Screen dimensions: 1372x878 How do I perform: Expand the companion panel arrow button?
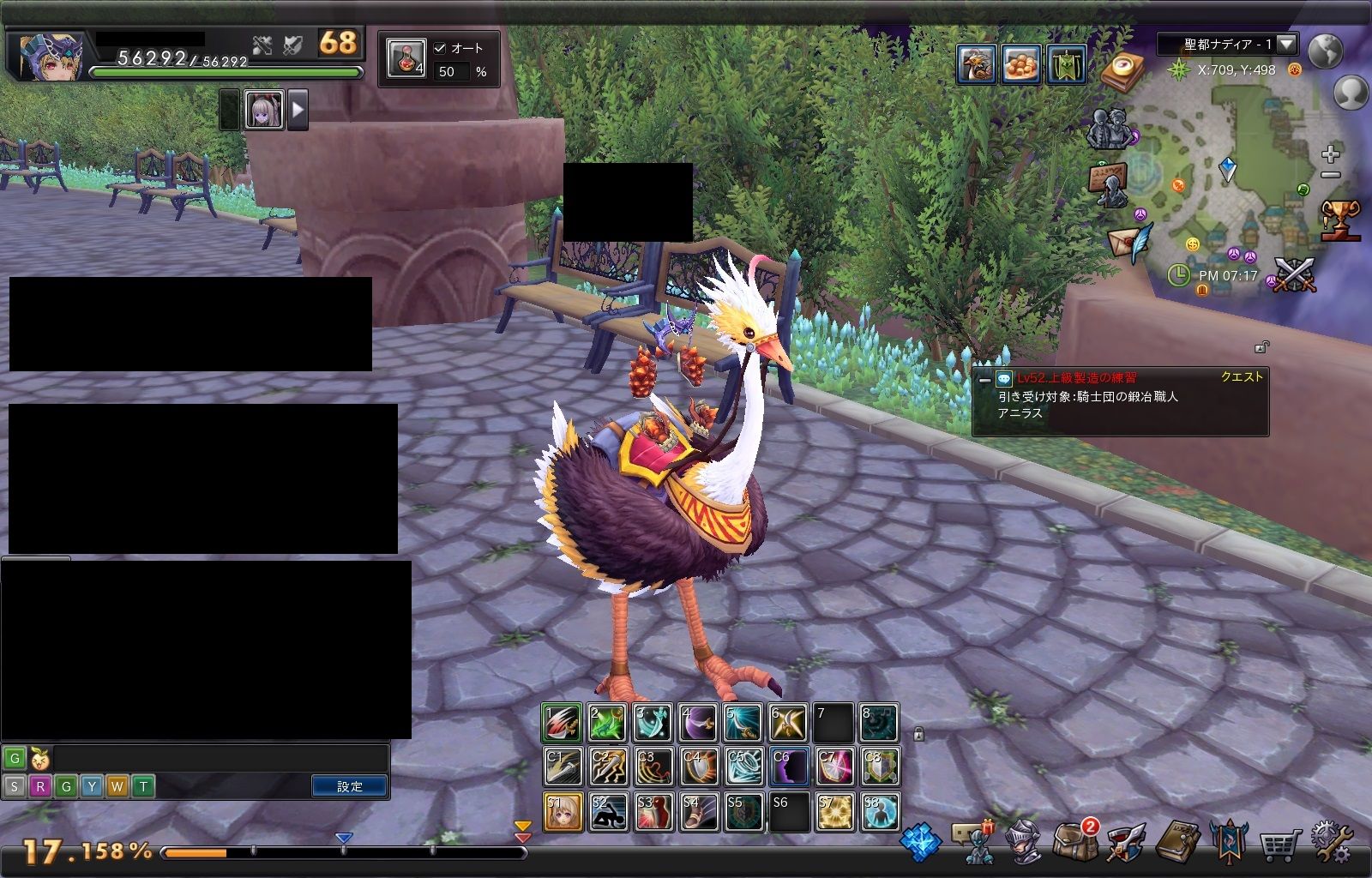(298, 110)
